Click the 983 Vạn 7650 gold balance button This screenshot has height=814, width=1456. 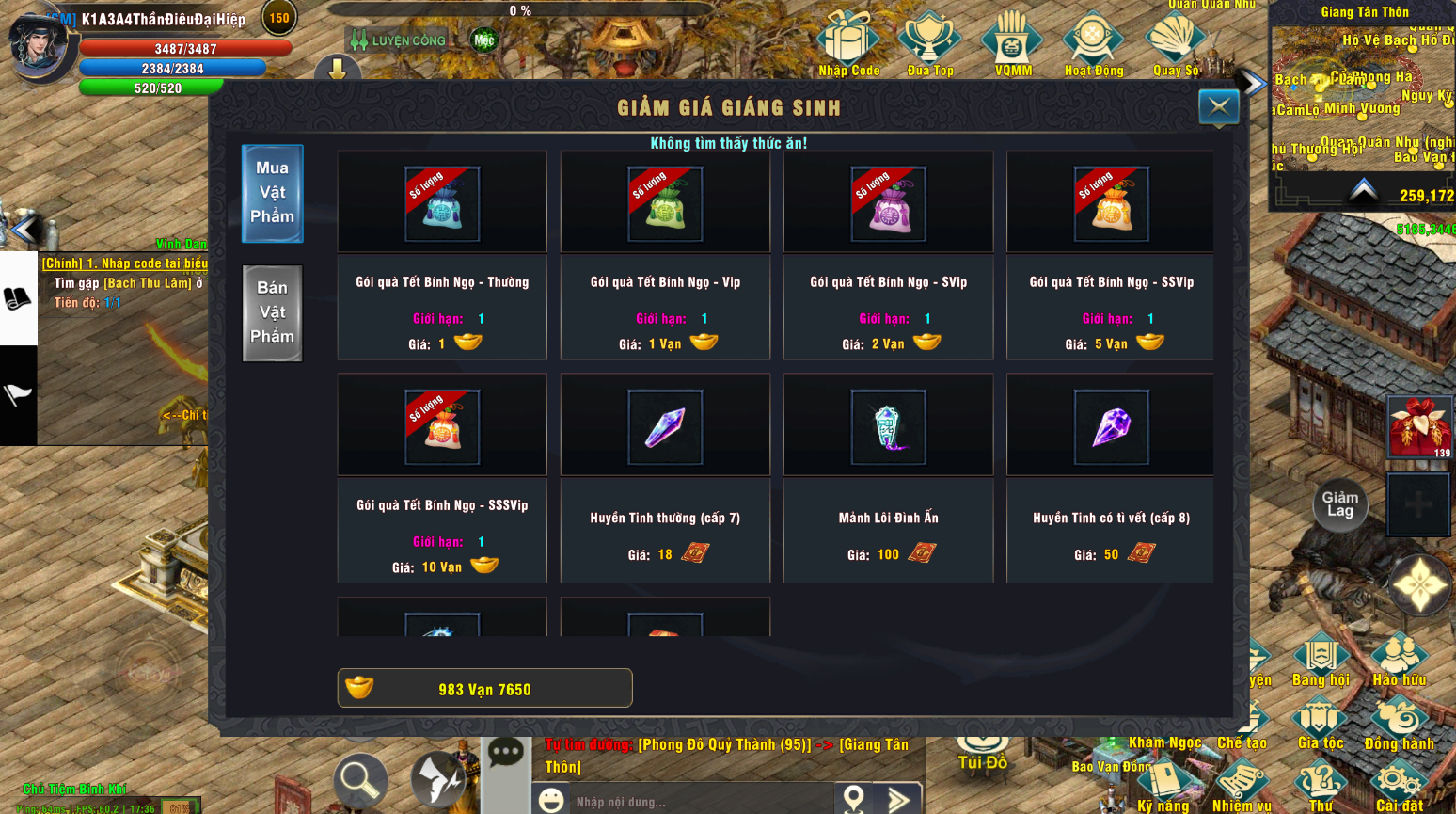[484, 688]
